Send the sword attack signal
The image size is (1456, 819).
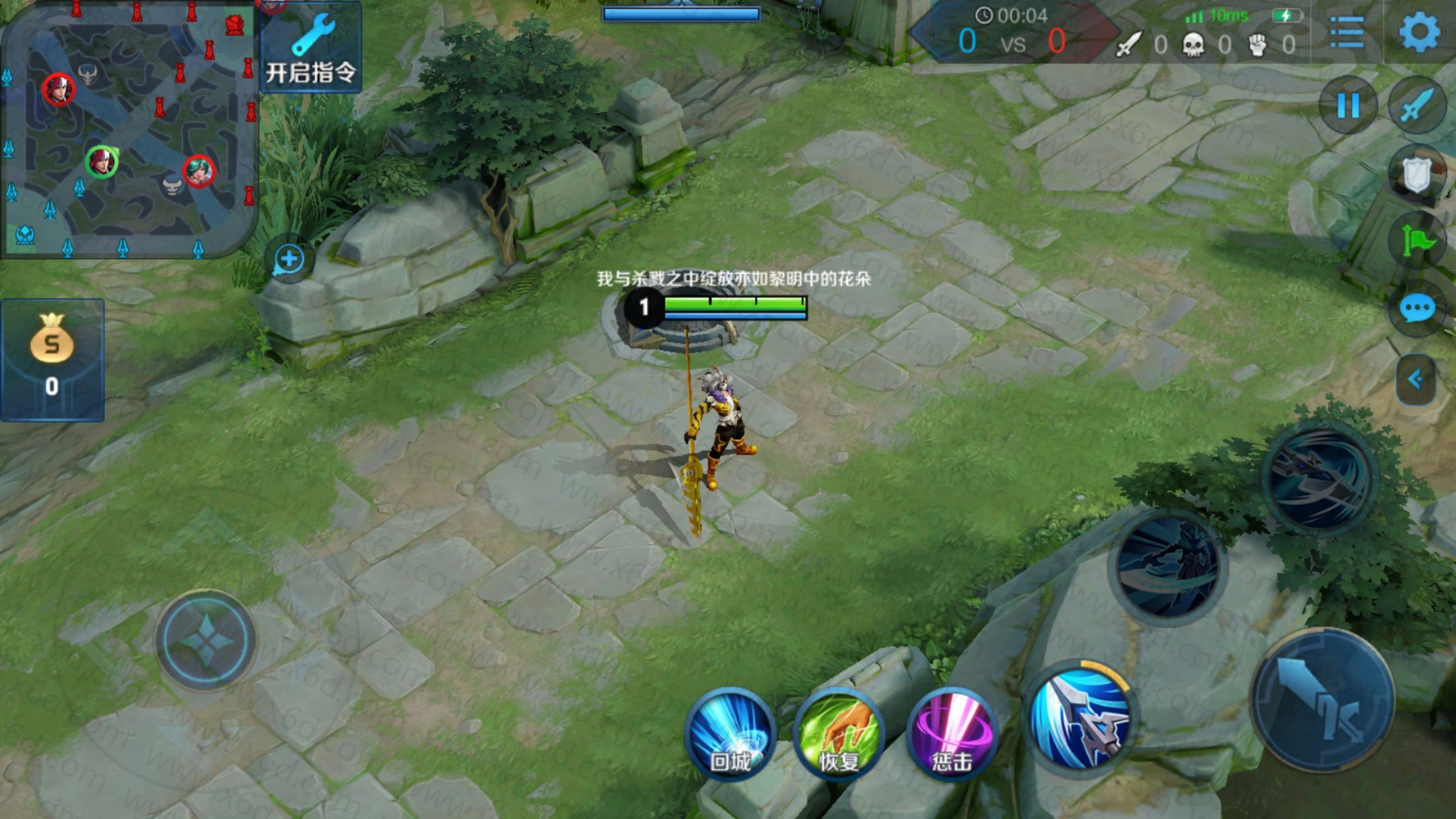pos(1418,106)
